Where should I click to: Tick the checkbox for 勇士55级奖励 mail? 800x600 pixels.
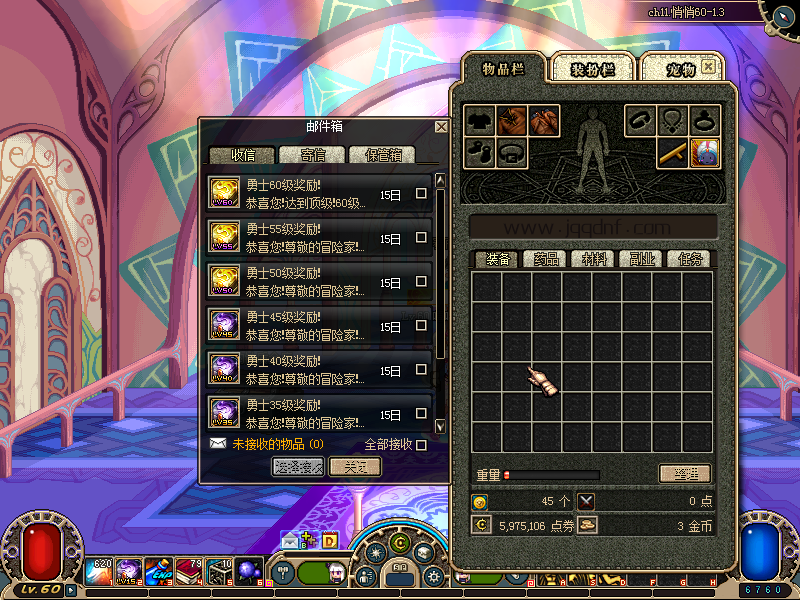421,238
